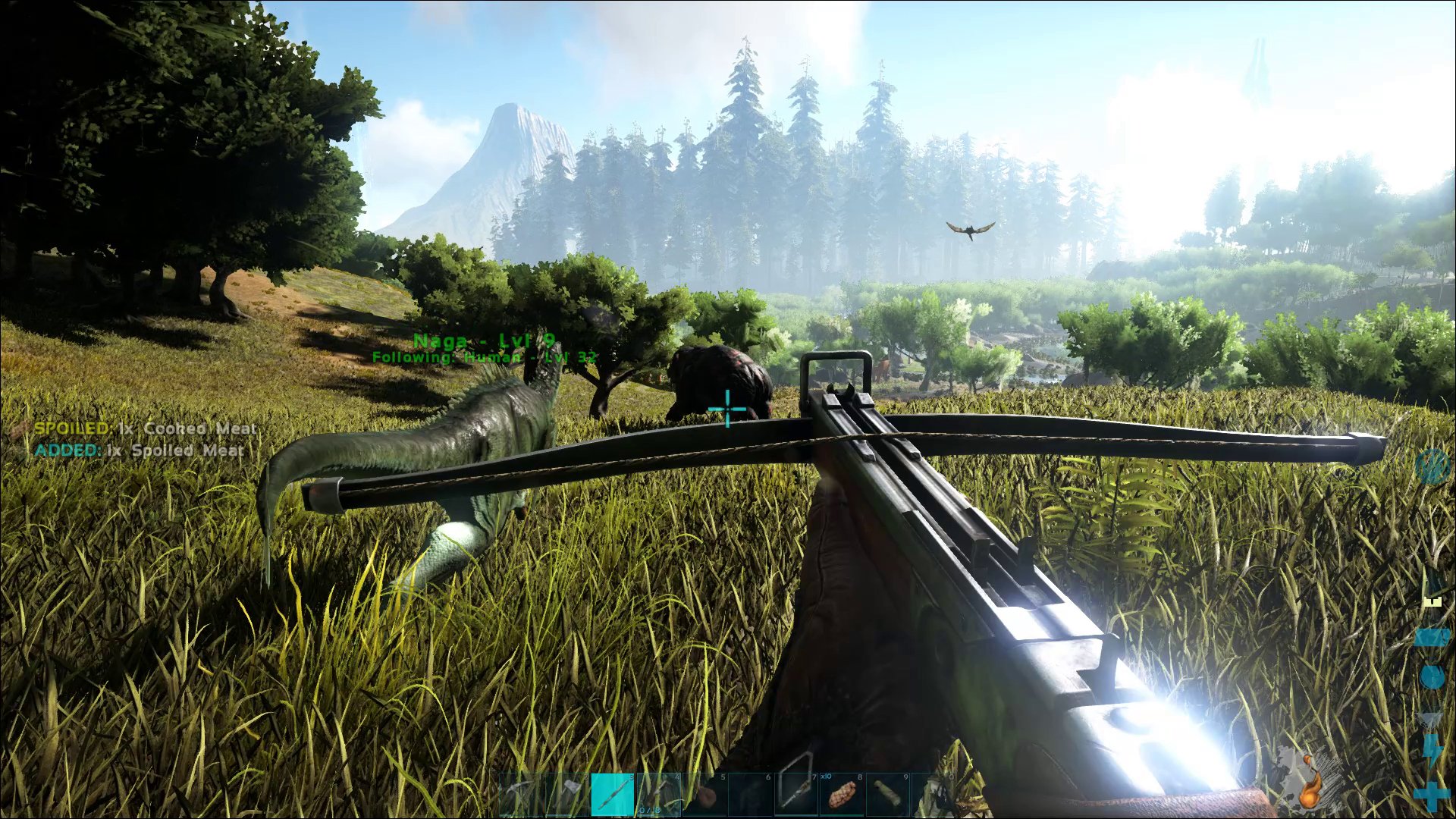Select the stone pickaxe hotbar slot
The width and height of the screenshot is (1456, 819).
click(522, 795)
